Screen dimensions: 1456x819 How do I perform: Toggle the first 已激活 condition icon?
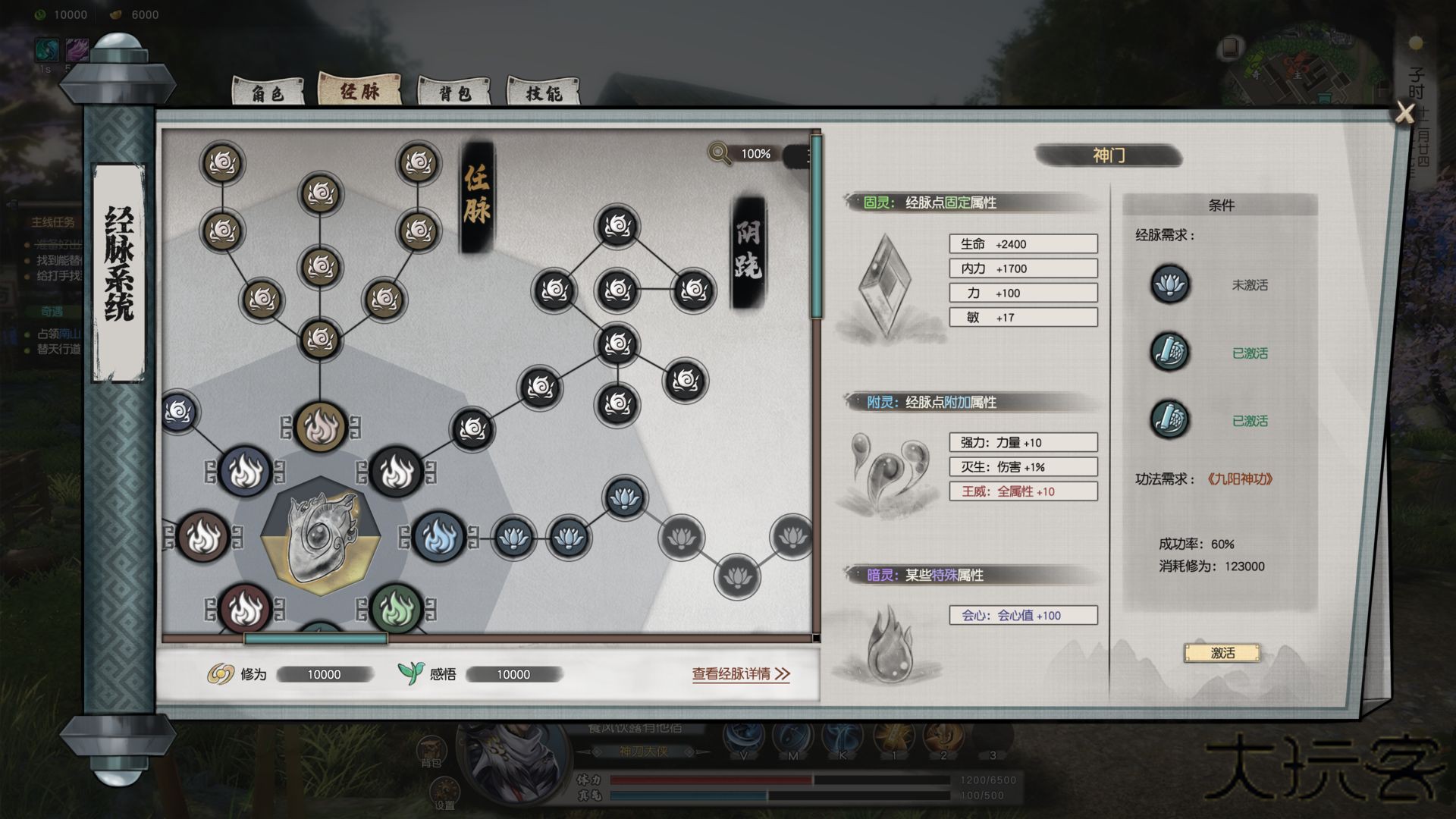tap(1169, 354)
